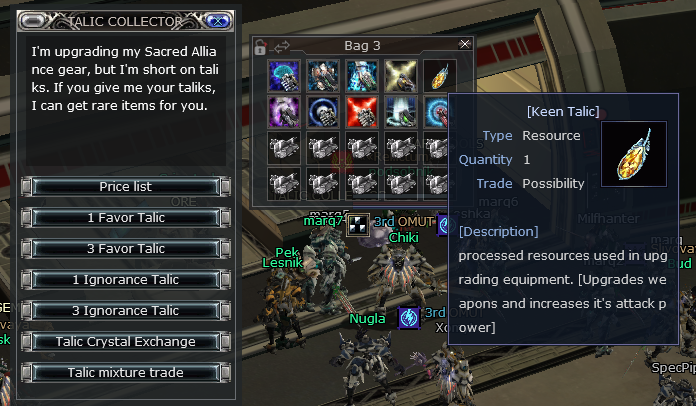Open Talic Crystal Exchange
Image resolution: width=696 pixels, height=406 pixels.
click(x=126, y=342)
